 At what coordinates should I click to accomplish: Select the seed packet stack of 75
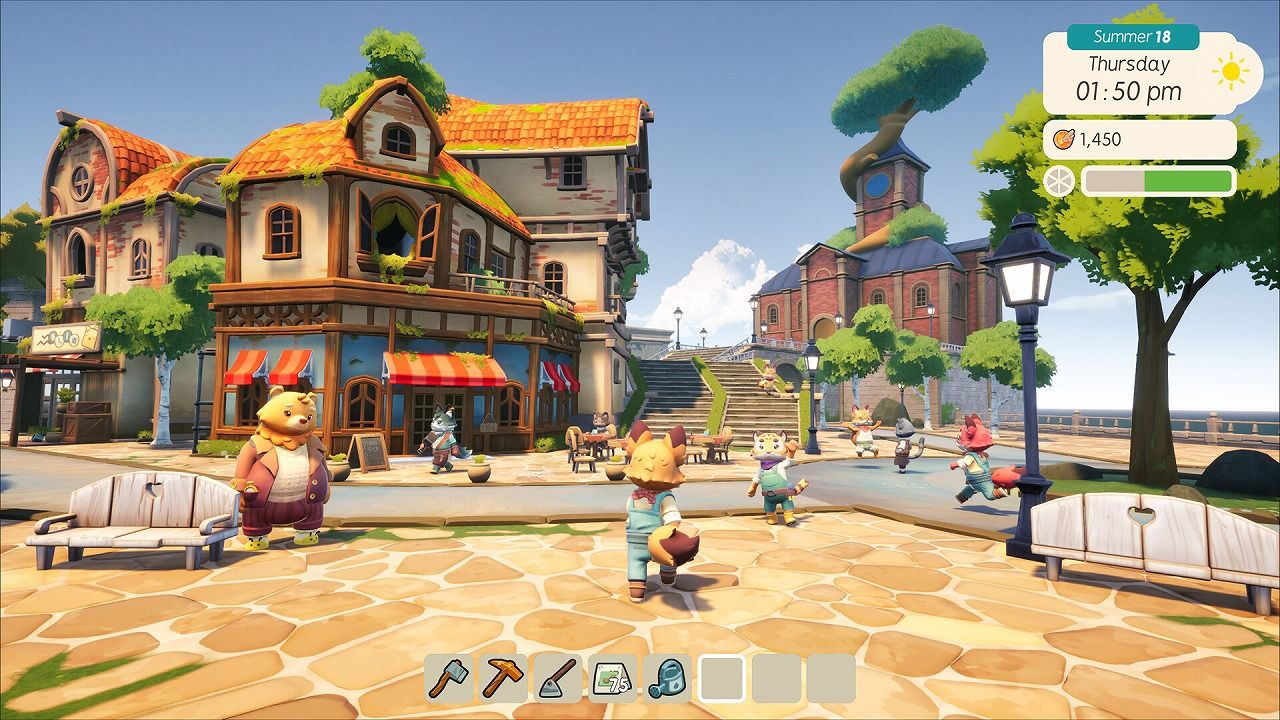[612, 678]
